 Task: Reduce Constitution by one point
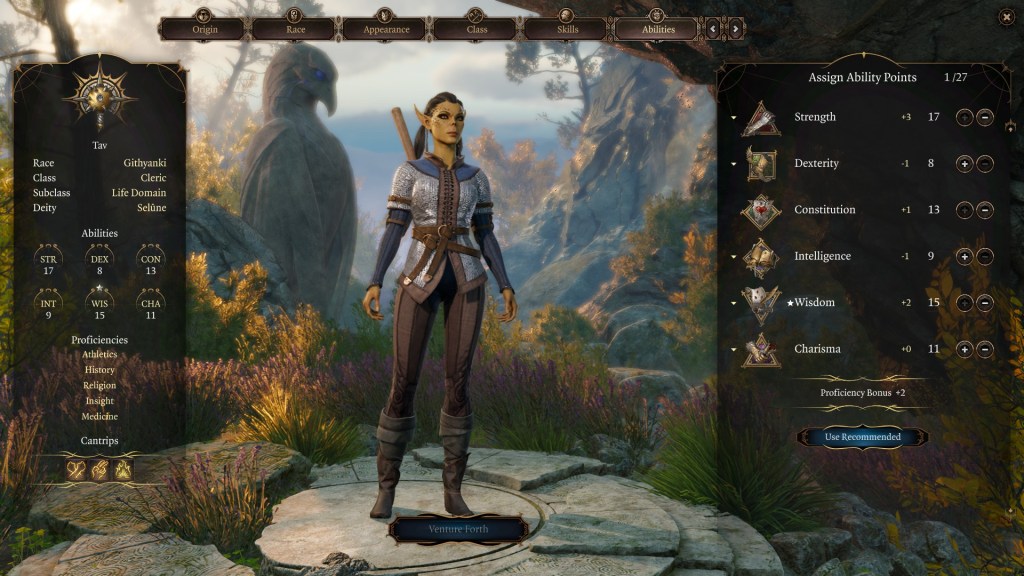pyautogui.click(x=985, y=210)
